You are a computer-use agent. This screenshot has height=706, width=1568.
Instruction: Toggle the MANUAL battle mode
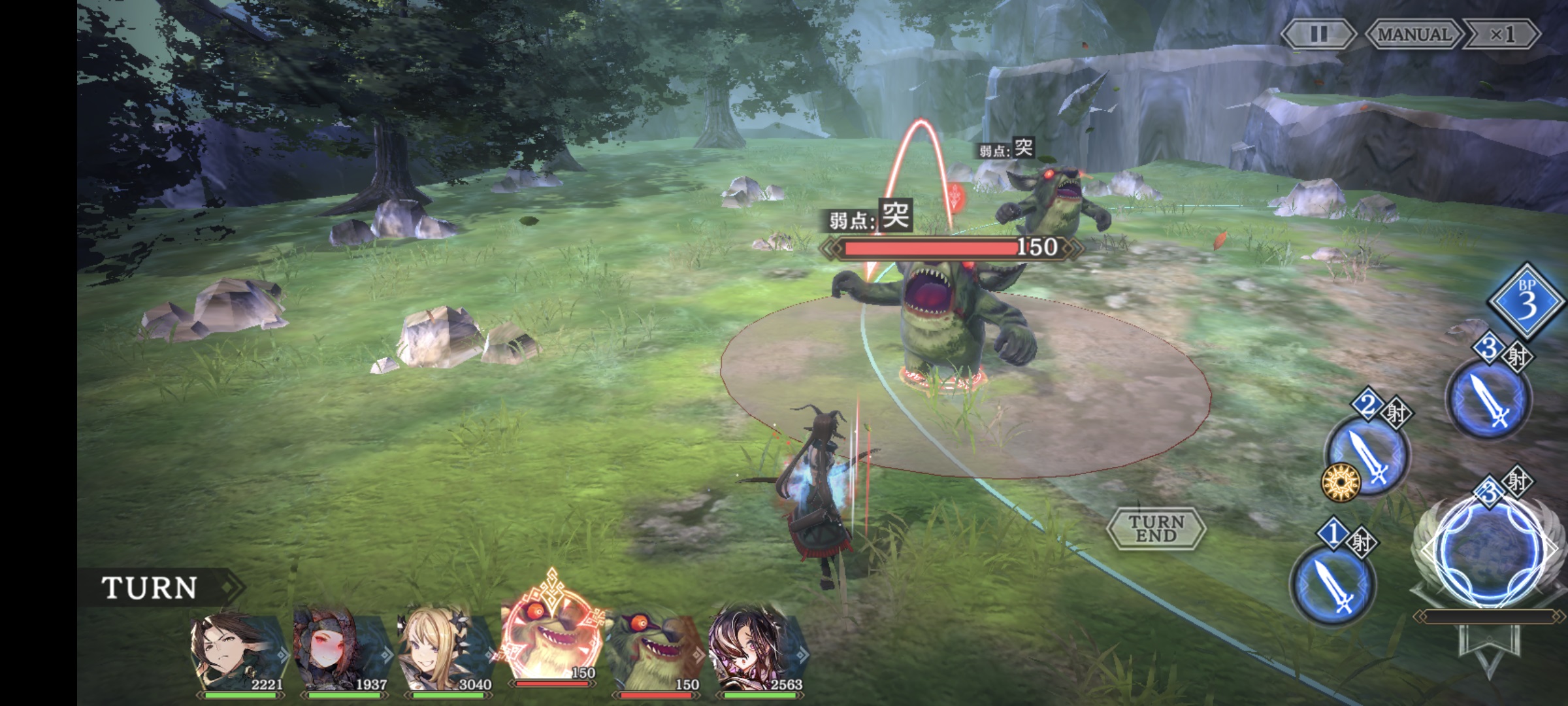click(x=1413, y=34)
